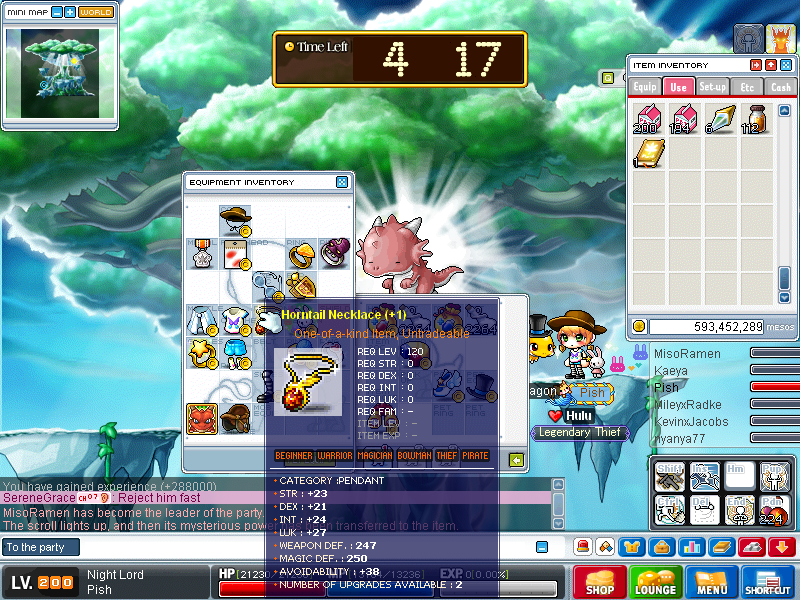Select the equipped brown cowboy hat slot
The height and width of the screenshot is (600, 800).
(x=236, y=219)
